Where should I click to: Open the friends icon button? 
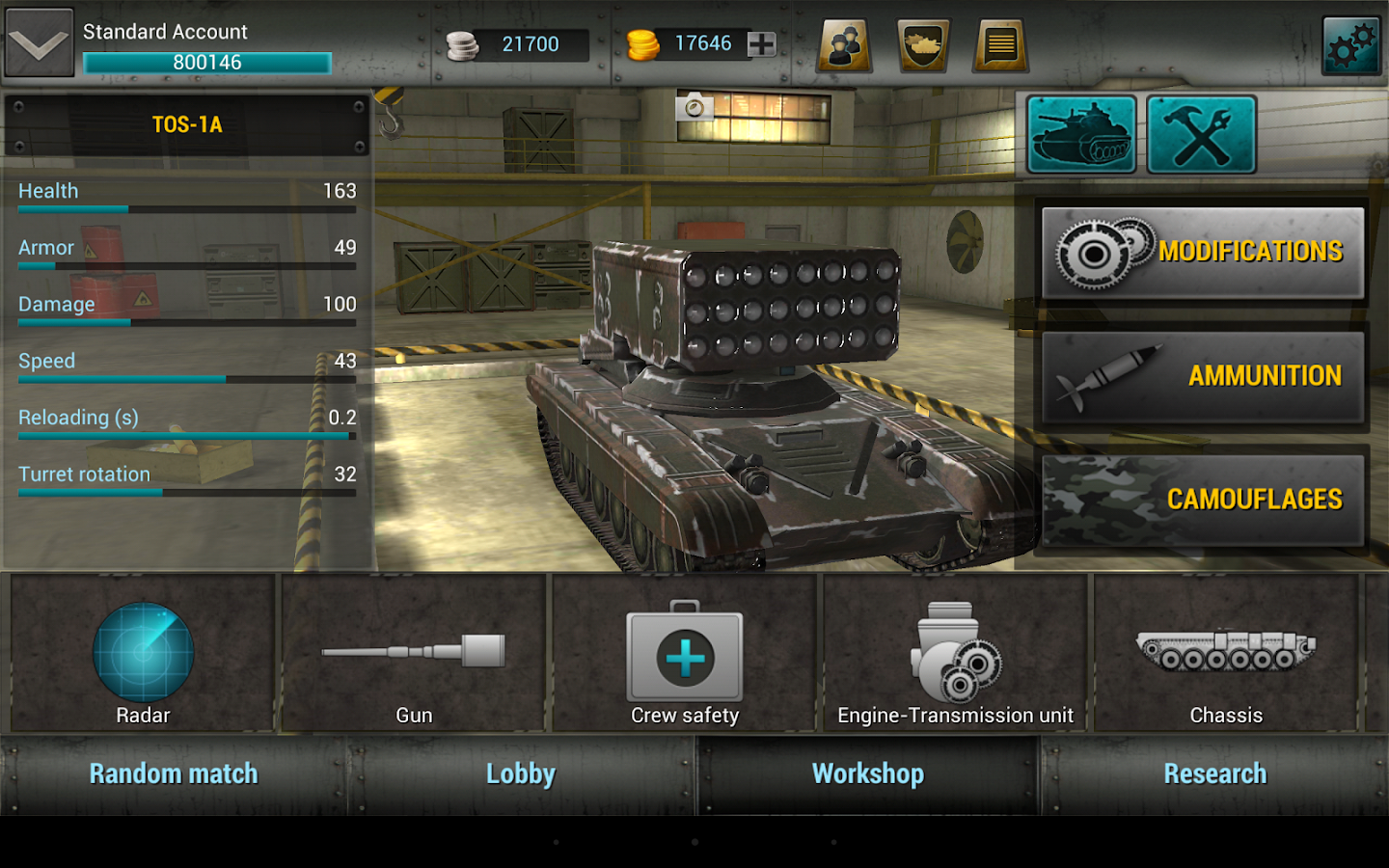point(845,44)
